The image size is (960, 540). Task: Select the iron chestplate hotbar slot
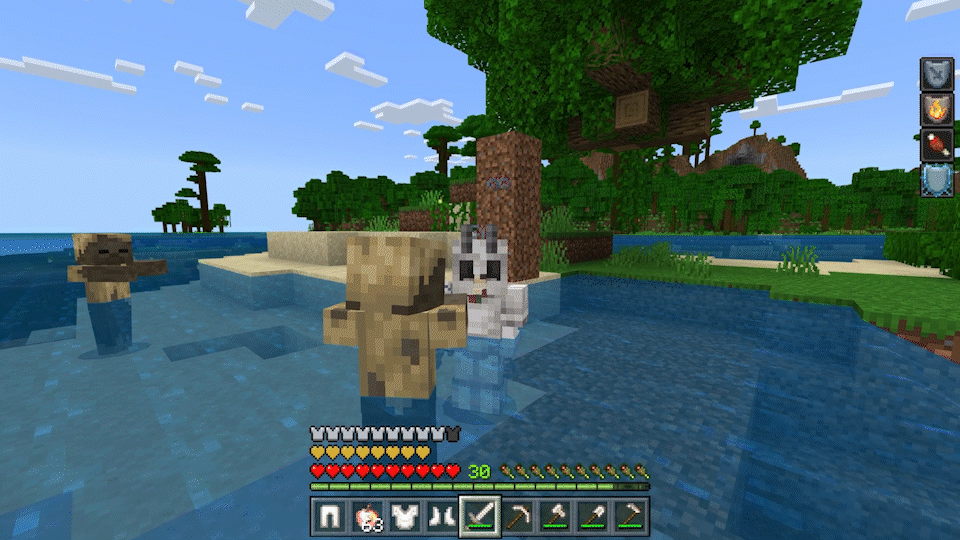coord(404,516)
